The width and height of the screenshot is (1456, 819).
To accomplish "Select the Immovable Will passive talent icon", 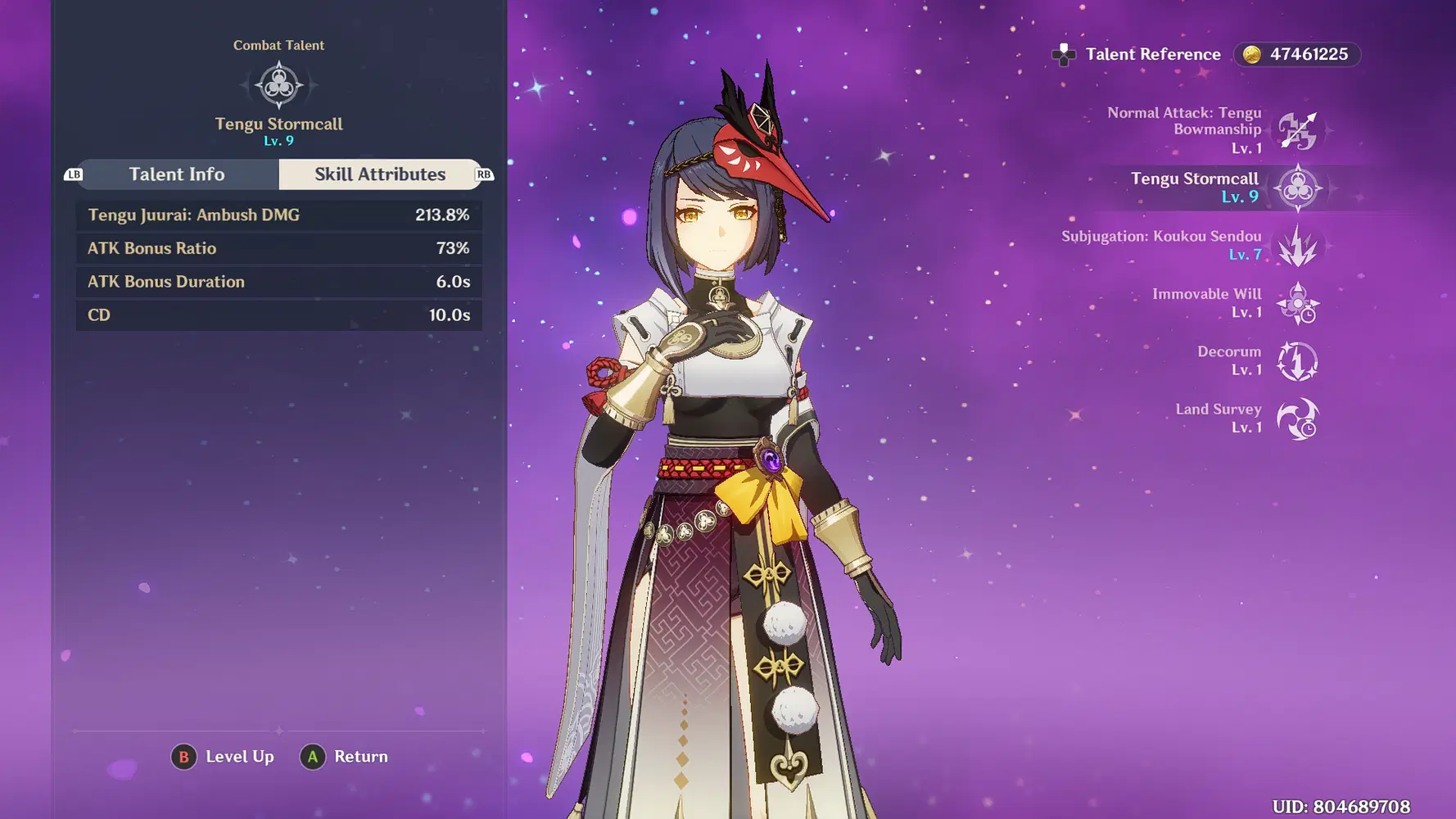I will [x=1298, y=302].
